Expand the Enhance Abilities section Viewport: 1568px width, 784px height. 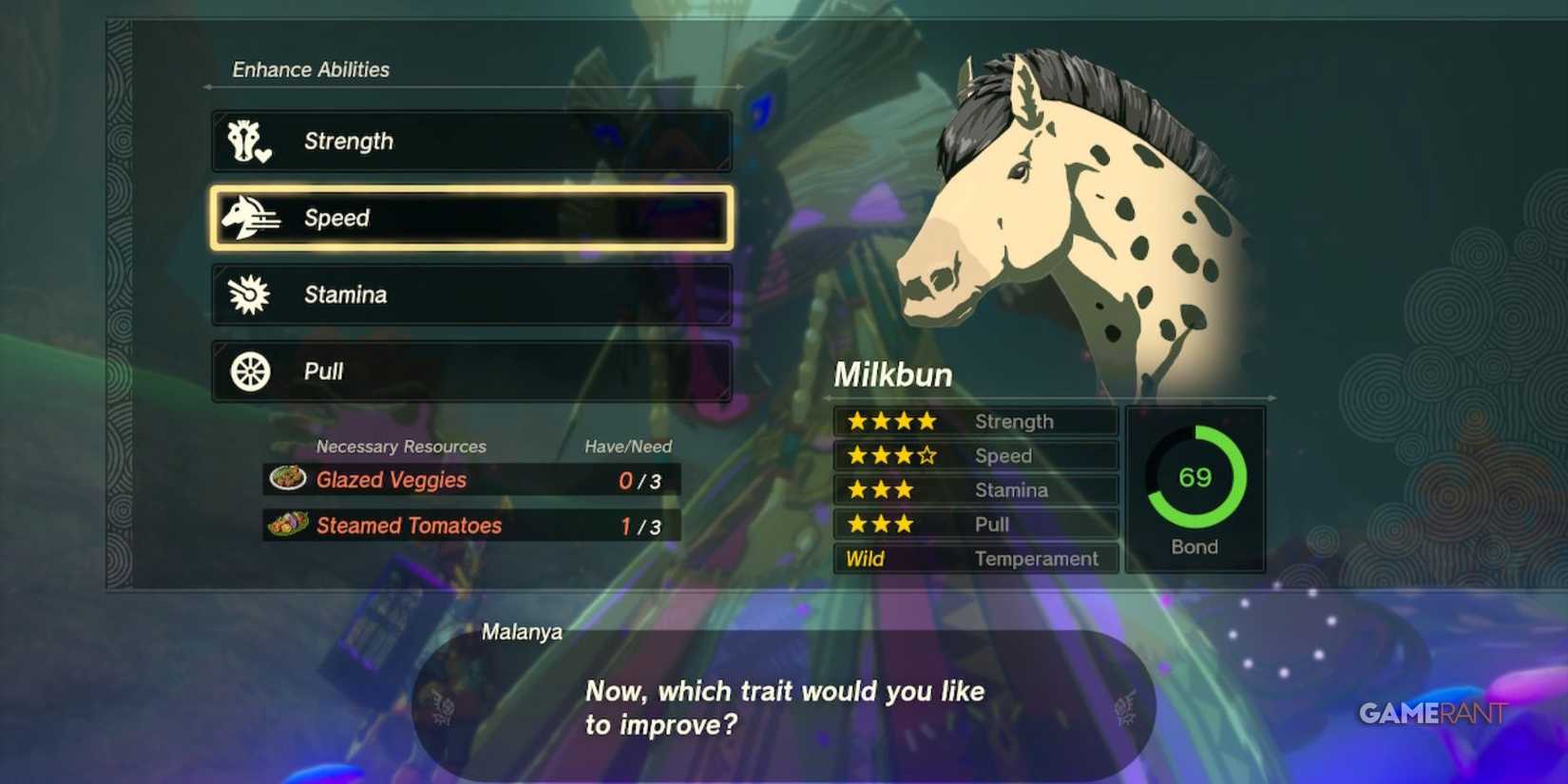(311, 68)
